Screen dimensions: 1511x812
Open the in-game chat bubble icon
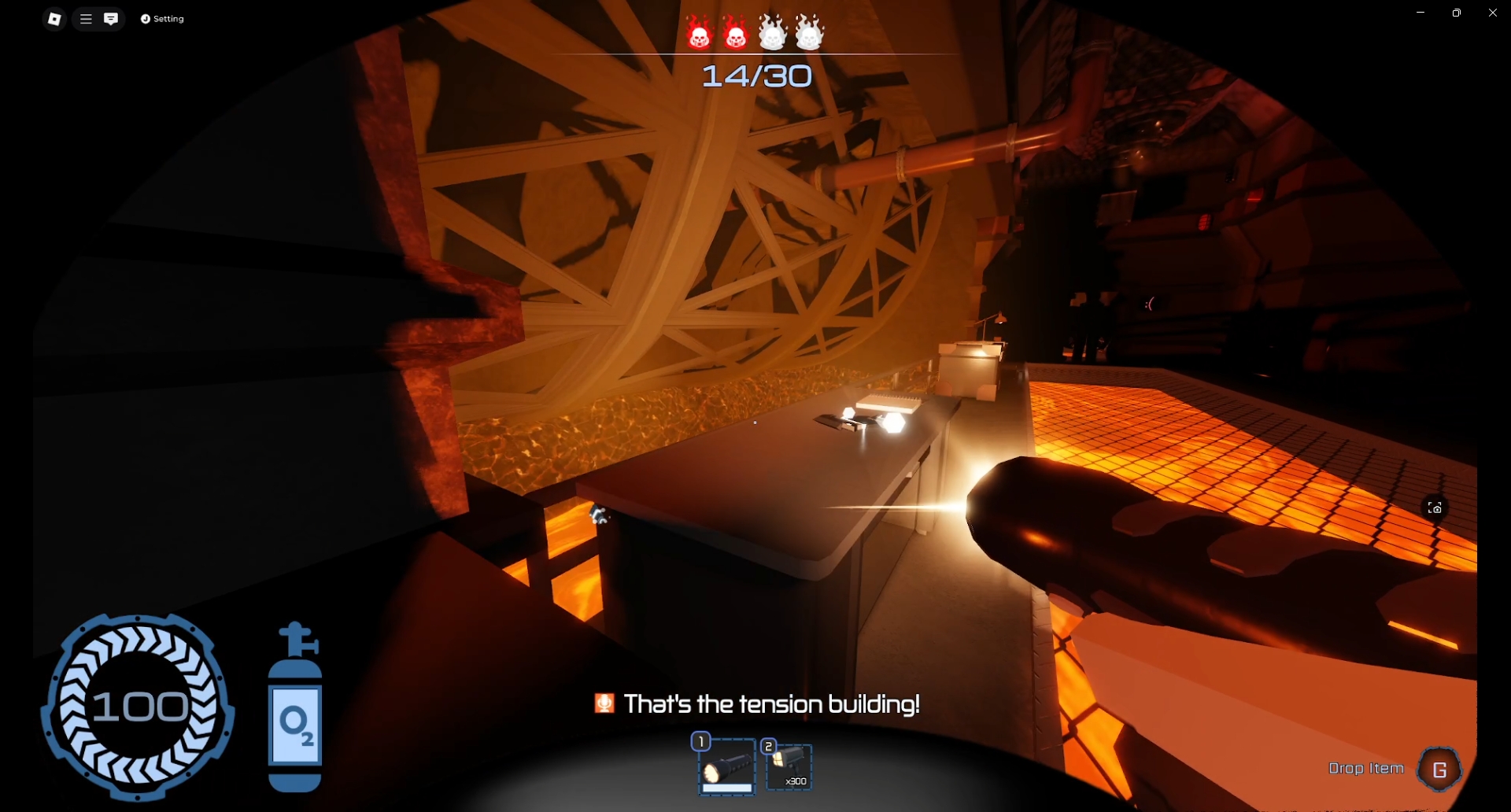pyautogui.click(x=111, y=18)
